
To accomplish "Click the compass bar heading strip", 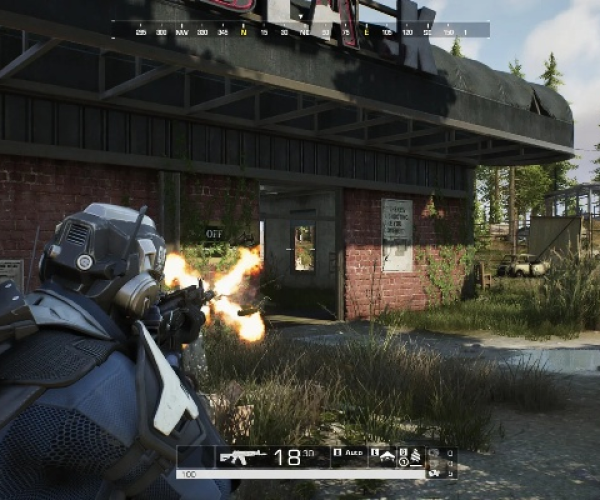I will pyautogui.click(x=300, y=30).
